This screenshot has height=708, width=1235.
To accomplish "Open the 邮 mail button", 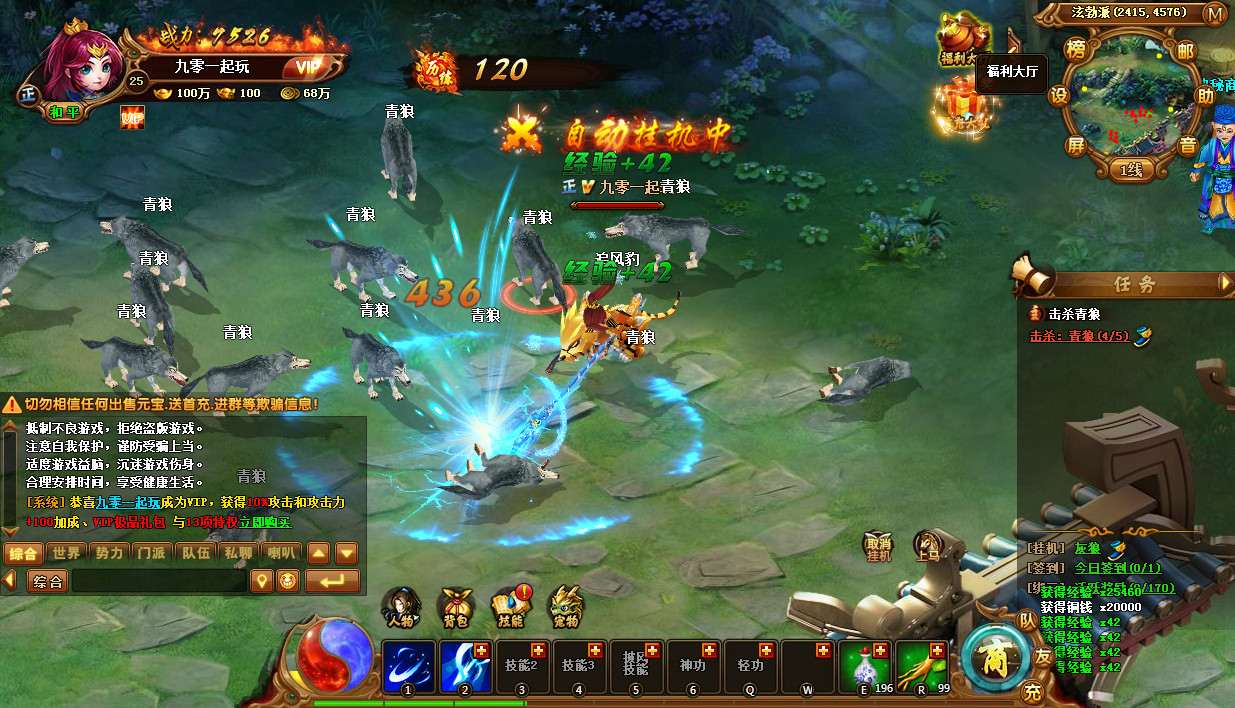I will pos(1186,51).
